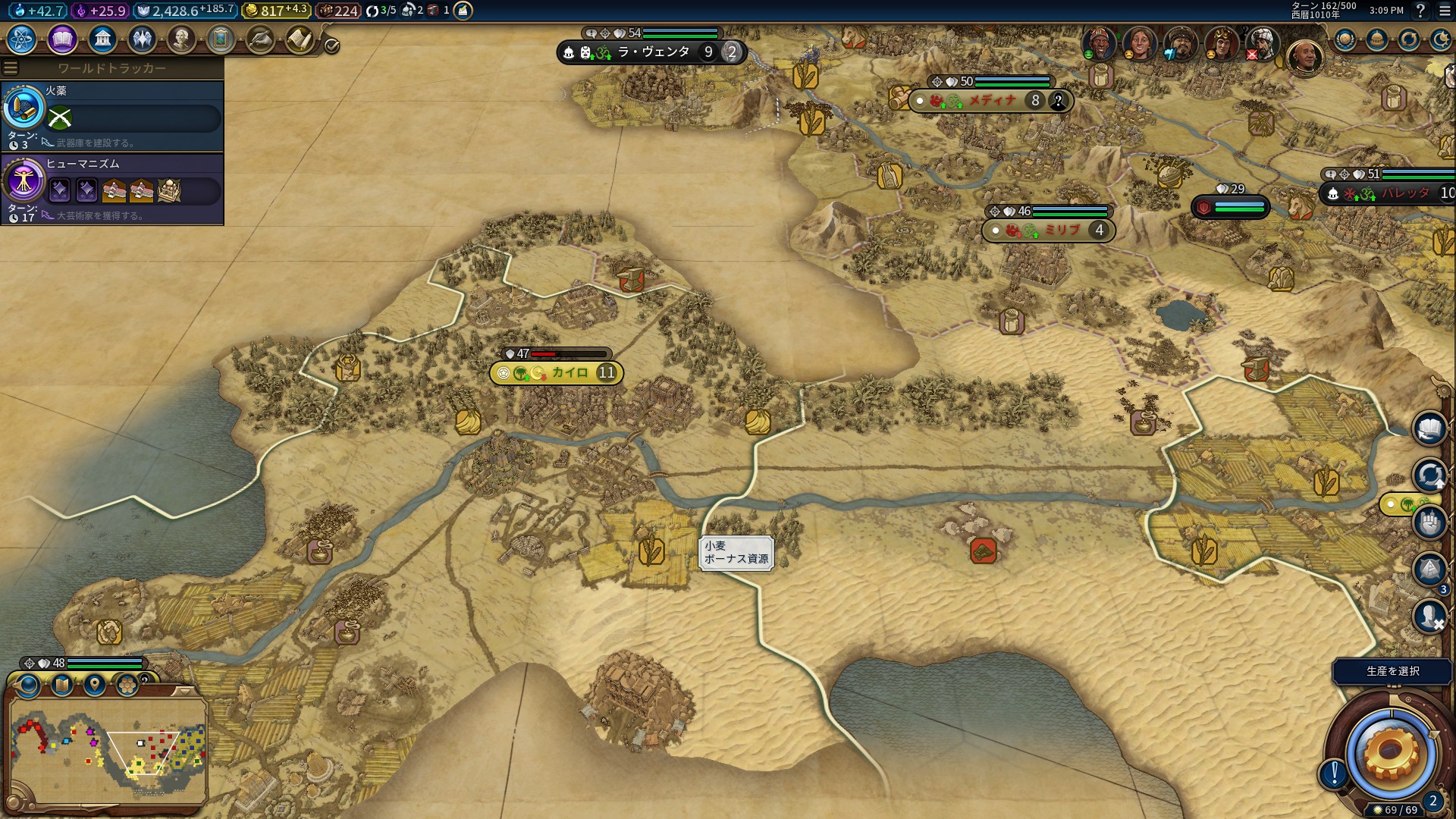This screenshot has width=1456, height=819.
Task: Select the ヒューマニズム civic tracker entry
Action: pyautogui.click(x=112, y=189)
